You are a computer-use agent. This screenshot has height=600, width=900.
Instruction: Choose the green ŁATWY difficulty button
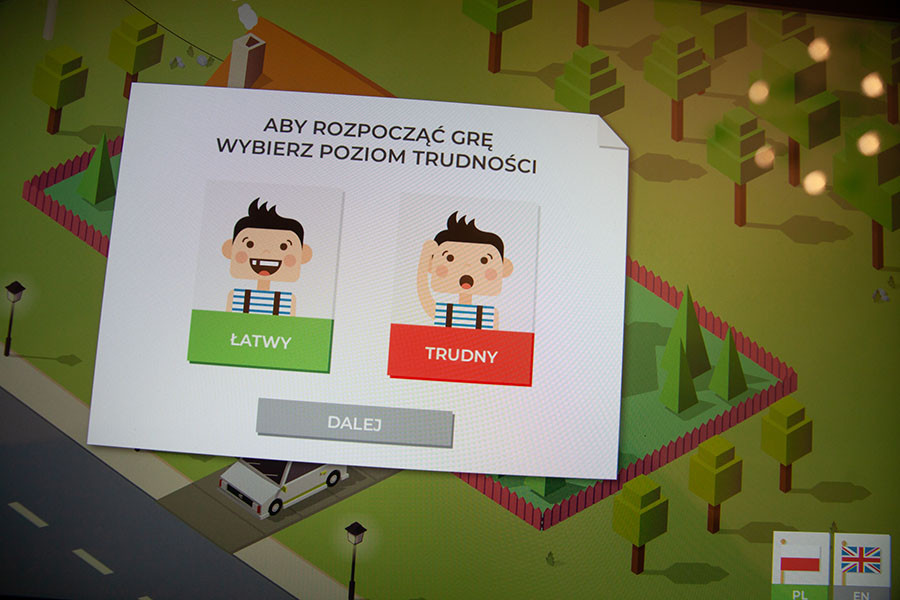[x=260, y=341]
